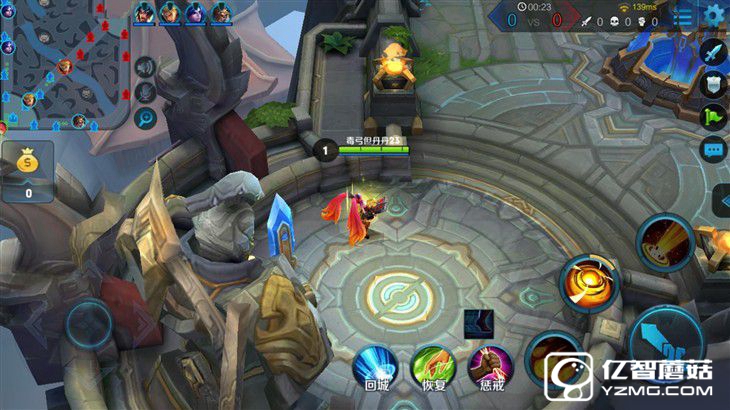Tap the virtual movement joystick
The image size is (730, 410).
(90, 325)
